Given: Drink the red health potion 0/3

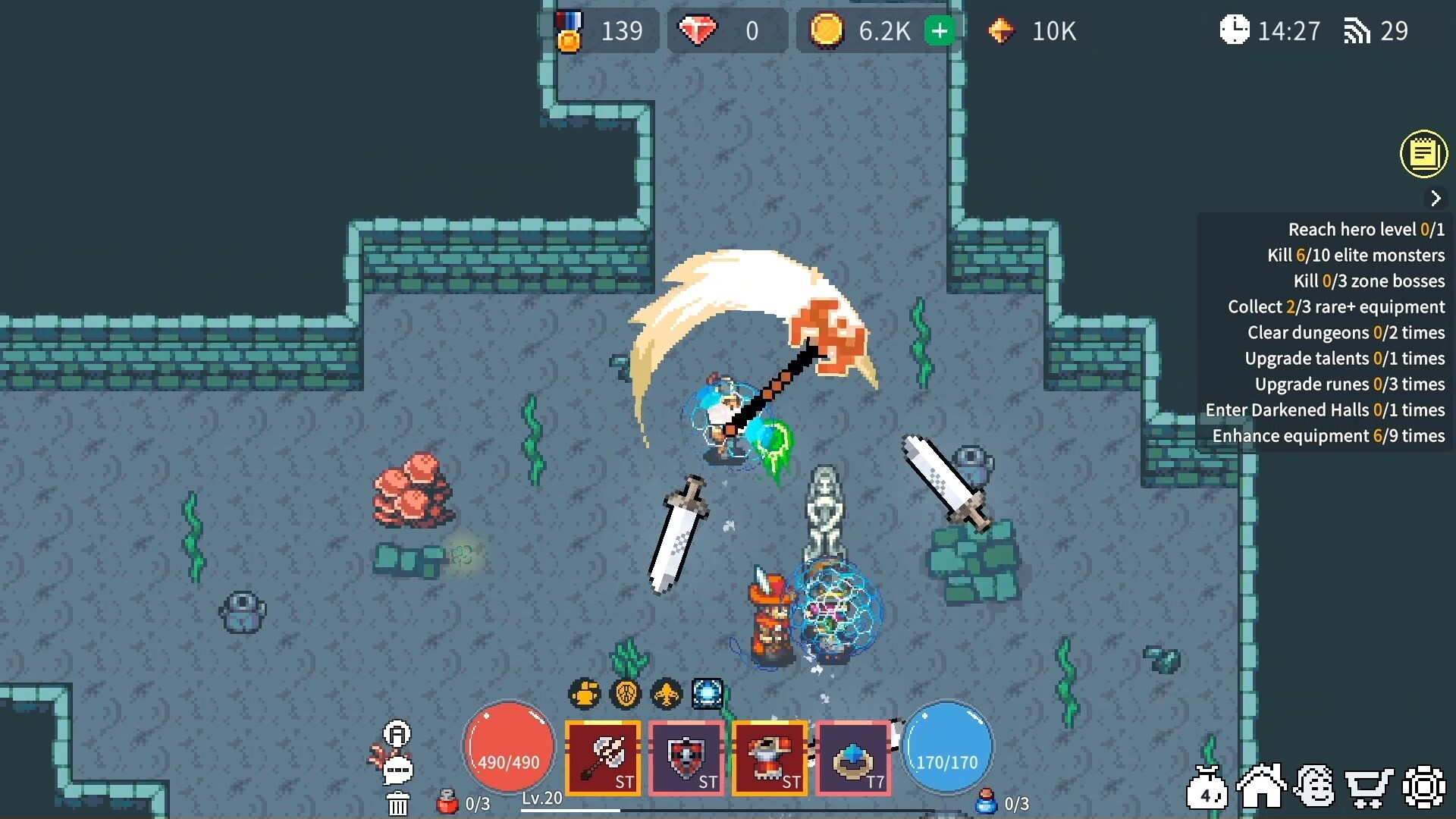Looking at the screenshot, I should [447, 805].
